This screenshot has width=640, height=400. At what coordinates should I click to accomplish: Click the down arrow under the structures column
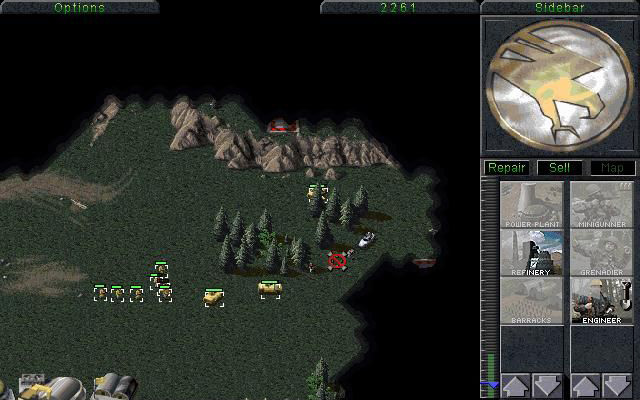tap(547, 385)
